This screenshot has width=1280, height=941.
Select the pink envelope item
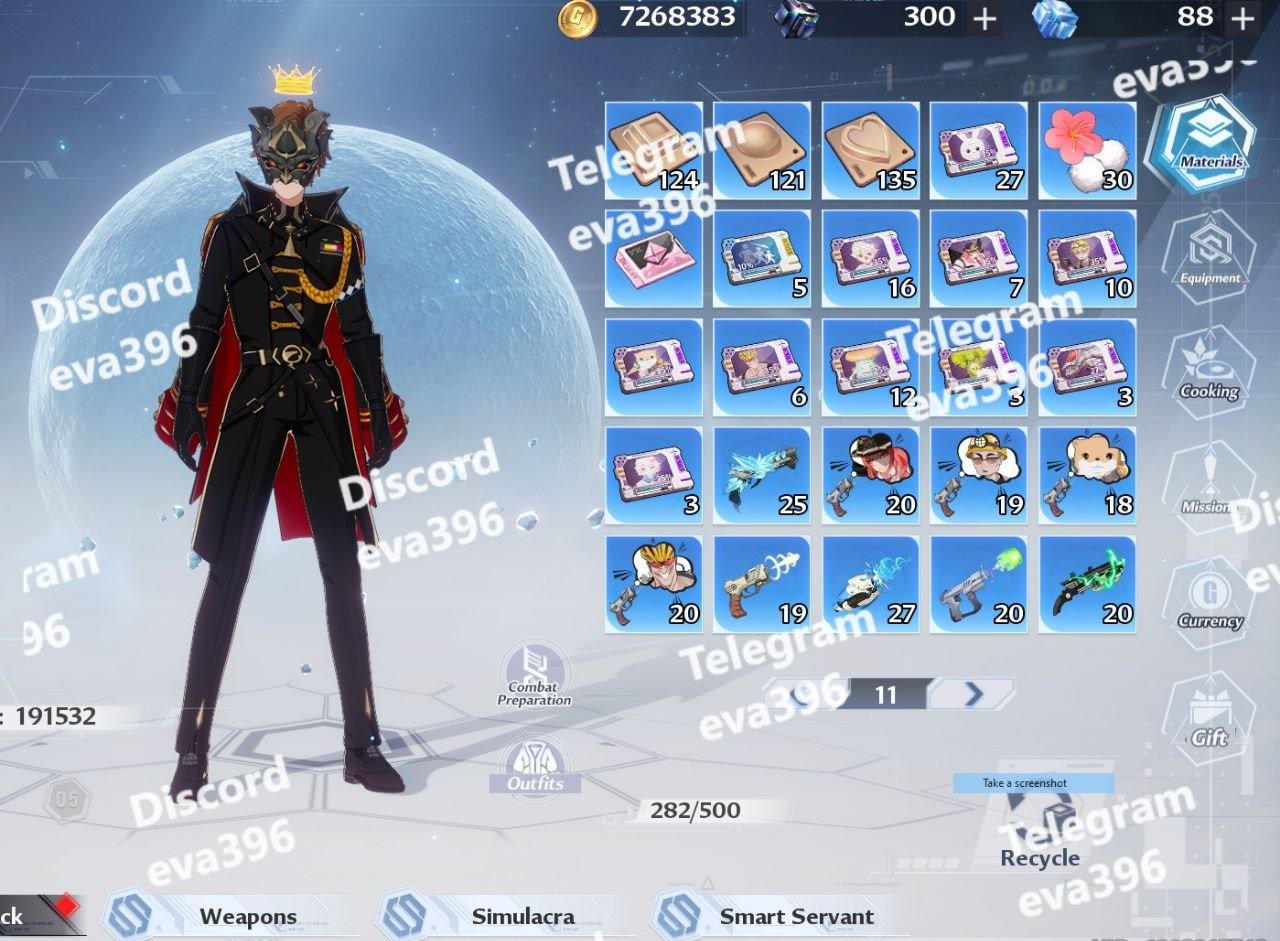point(654,258)
